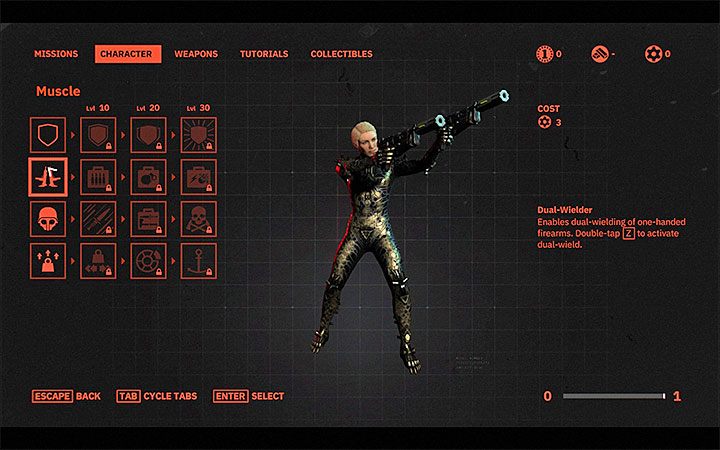
Task: Show the Collectibles tab
Action: pyautogui.click(x=341, y=54)
